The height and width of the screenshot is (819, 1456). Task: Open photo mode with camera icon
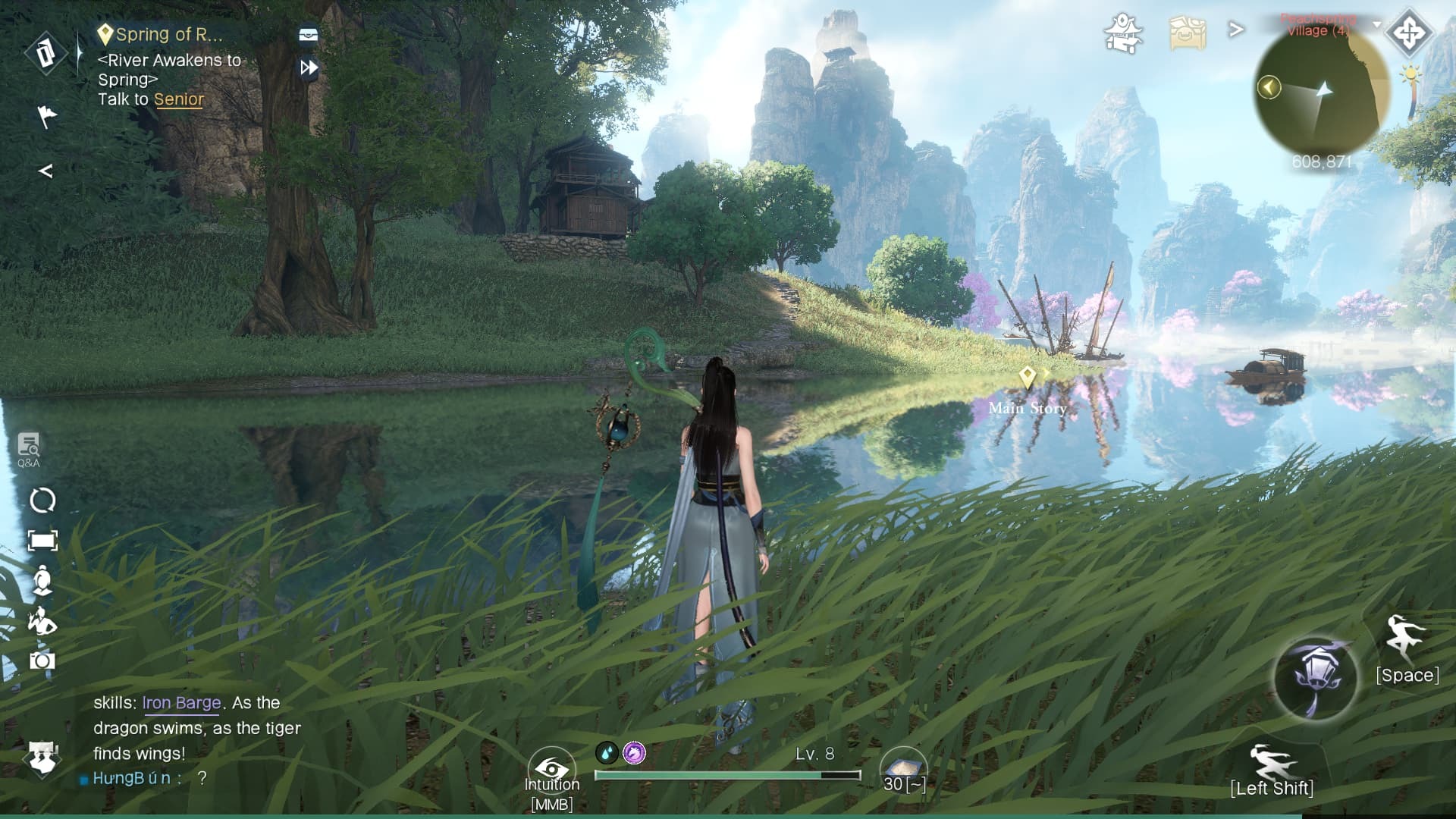(x=42, y=661)
